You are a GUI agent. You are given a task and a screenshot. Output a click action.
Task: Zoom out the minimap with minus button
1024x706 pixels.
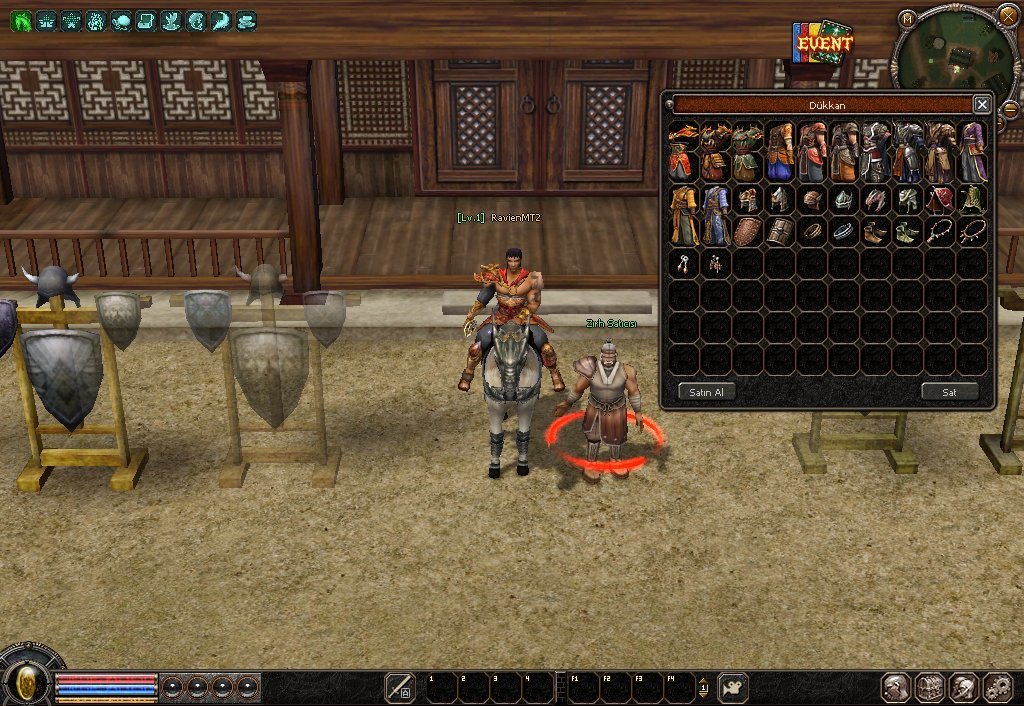click(x=1010, y=108)
